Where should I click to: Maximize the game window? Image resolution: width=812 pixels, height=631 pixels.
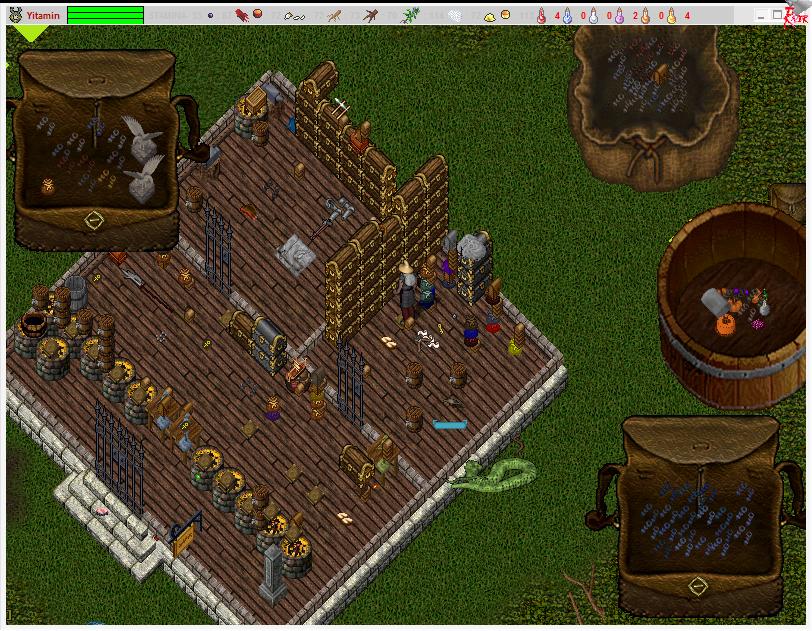tap(779, 15)
